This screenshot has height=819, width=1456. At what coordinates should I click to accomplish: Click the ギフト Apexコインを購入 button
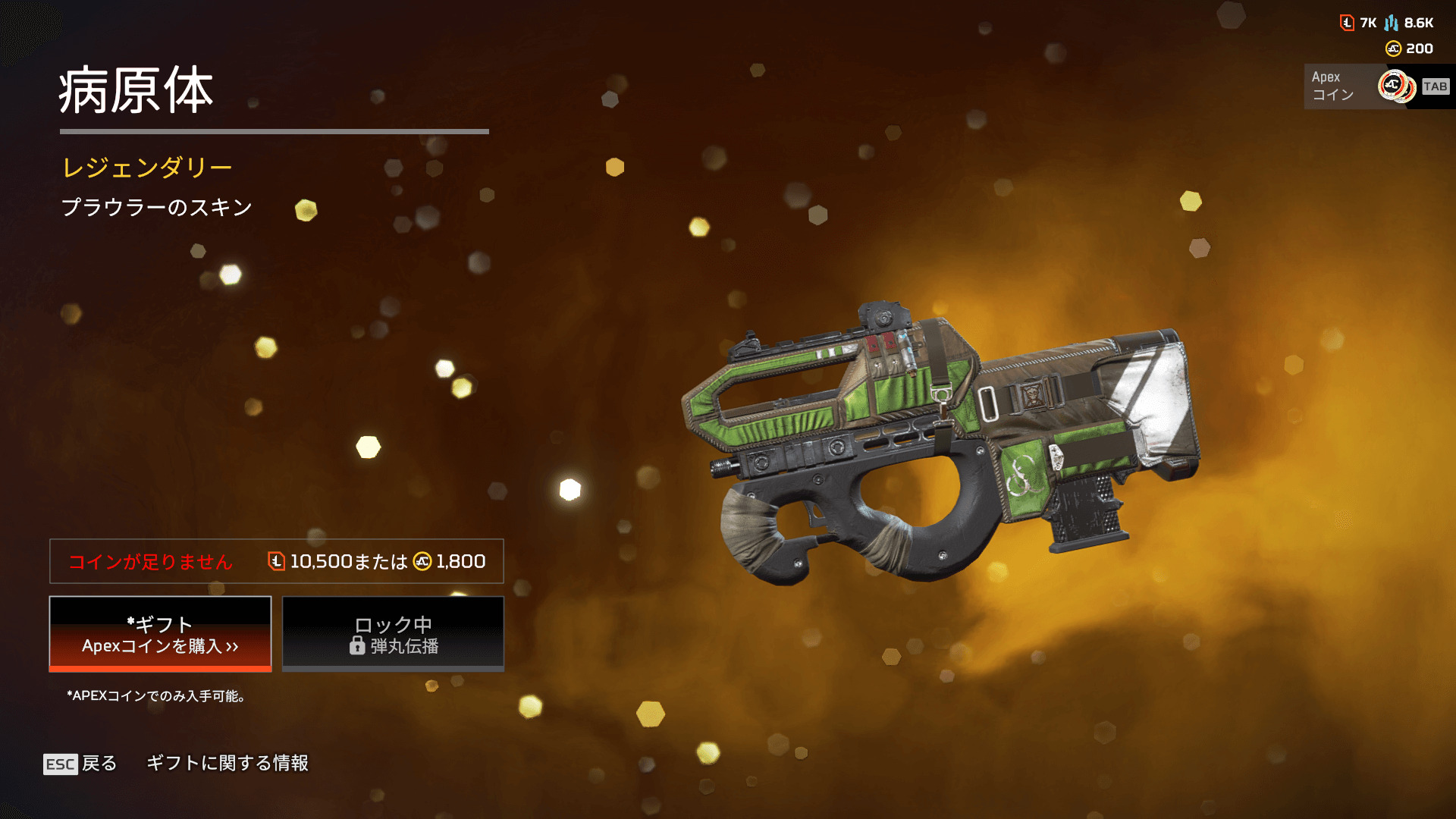(160, 634)
